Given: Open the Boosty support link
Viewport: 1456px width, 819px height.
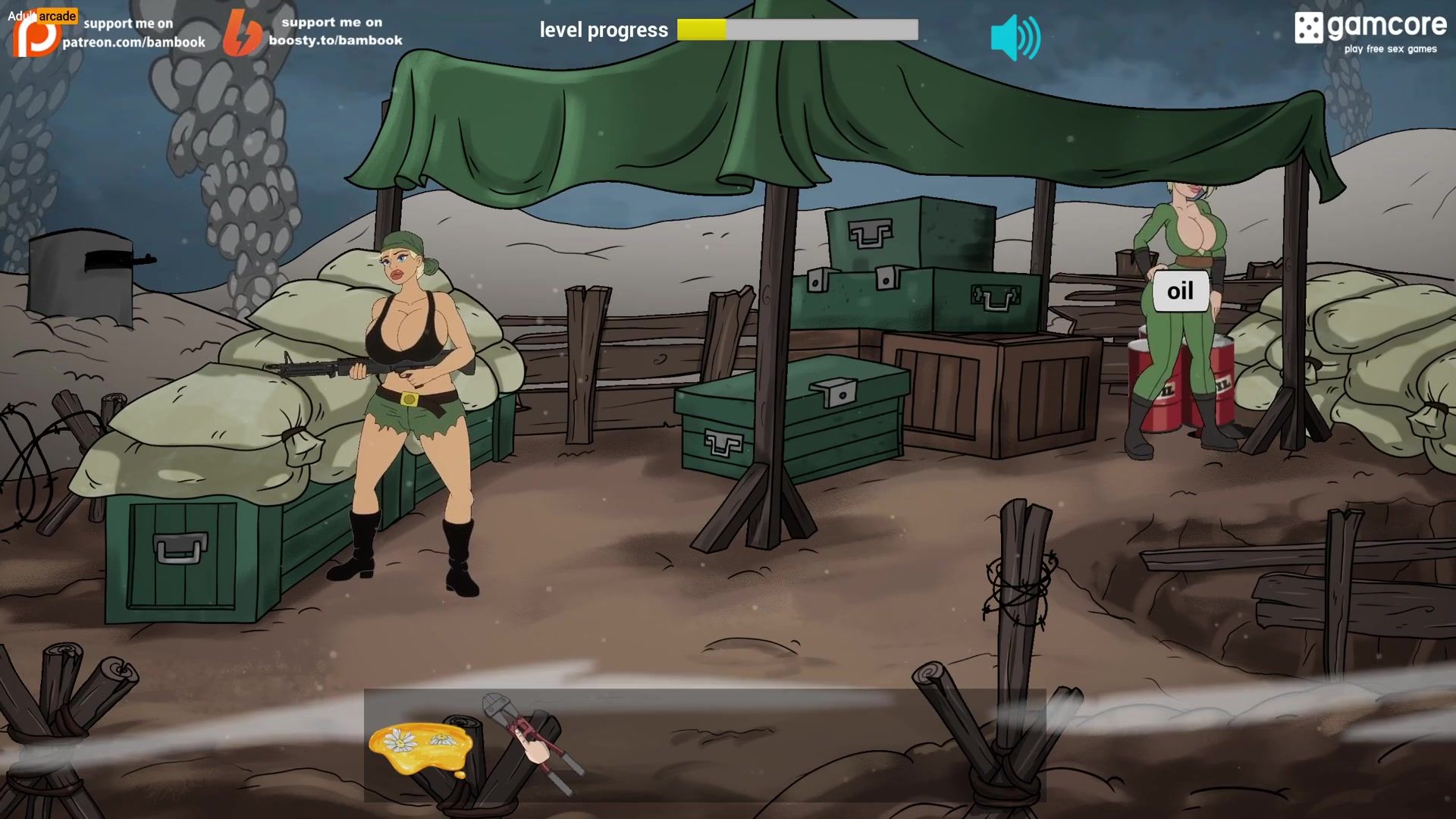Looking at the screenshot, I should 313,32.
